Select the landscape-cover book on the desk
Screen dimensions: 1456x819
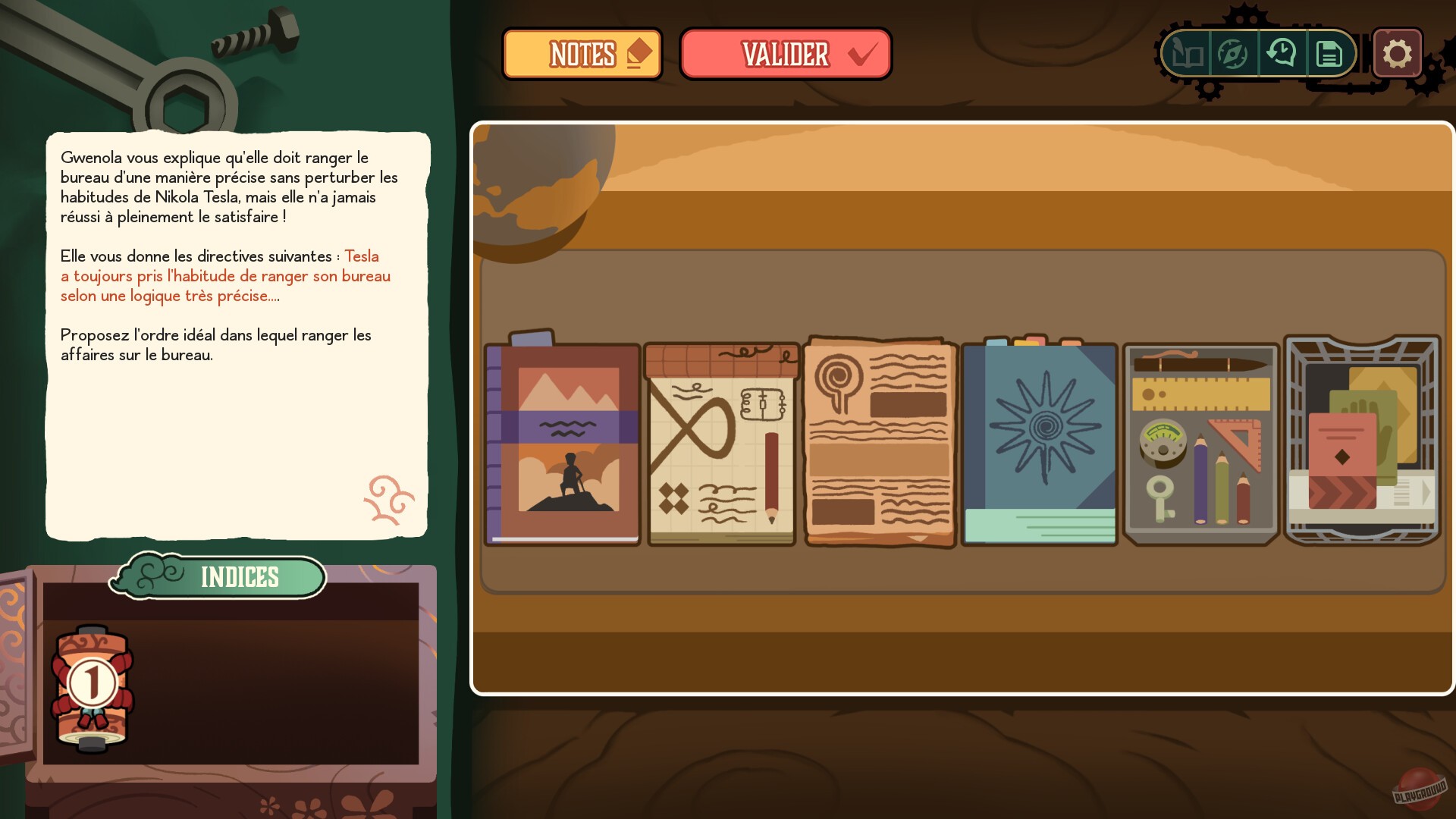561,444
